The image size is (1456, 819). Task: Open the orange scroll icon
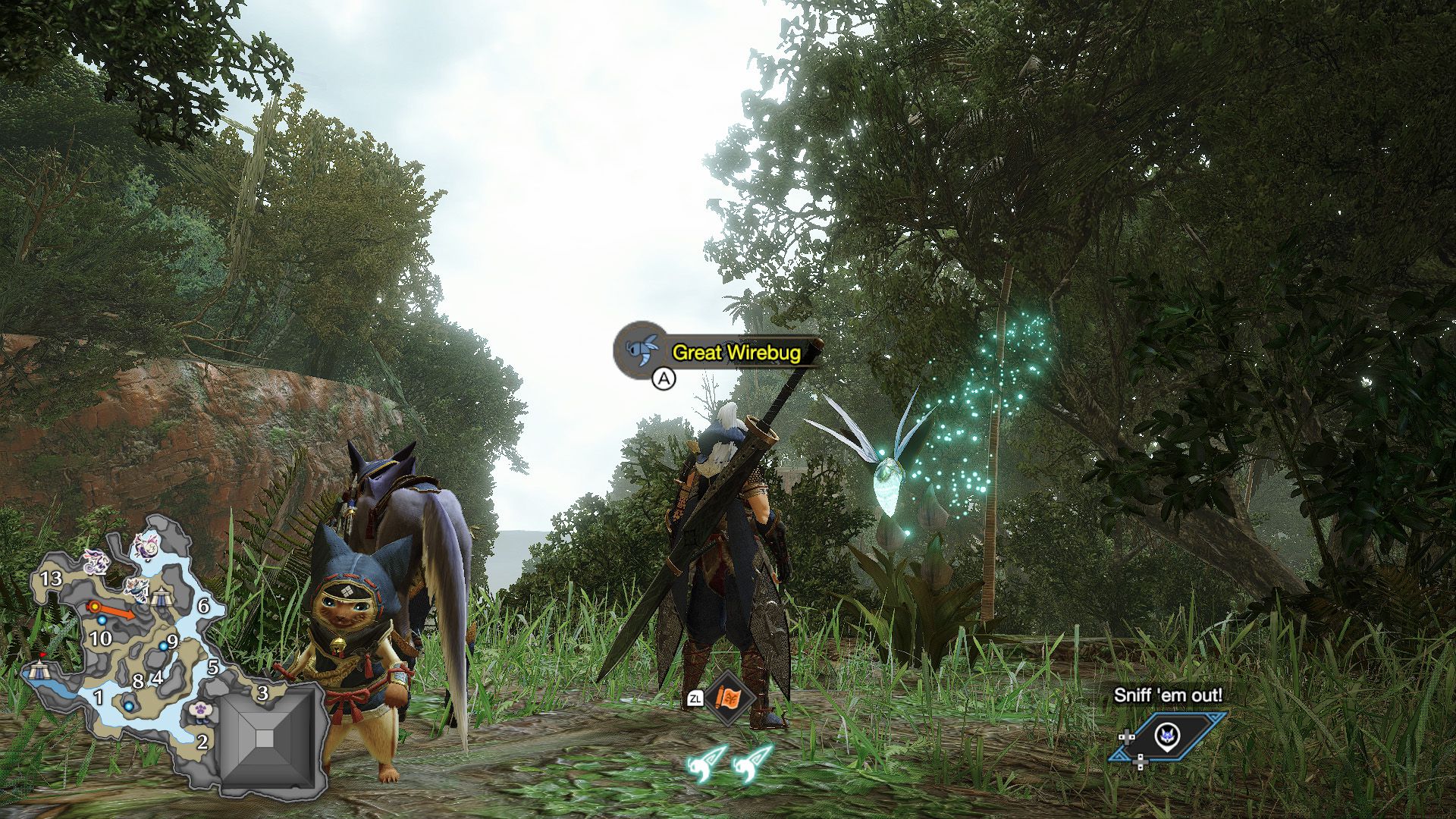[730, 698]
